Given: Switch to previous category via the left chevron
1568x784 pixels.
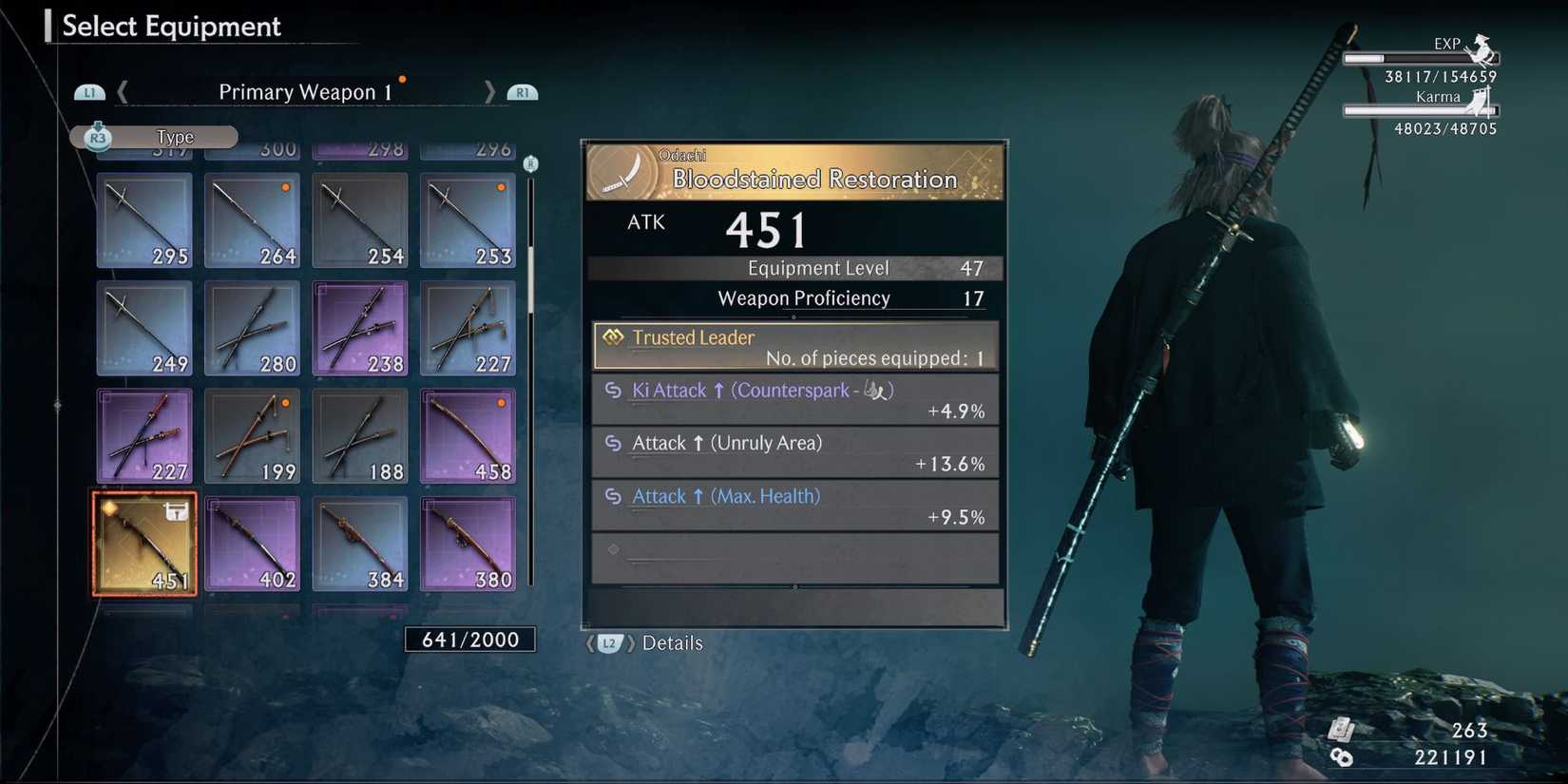Looking at the screenshot, I should tap(123, 91).
